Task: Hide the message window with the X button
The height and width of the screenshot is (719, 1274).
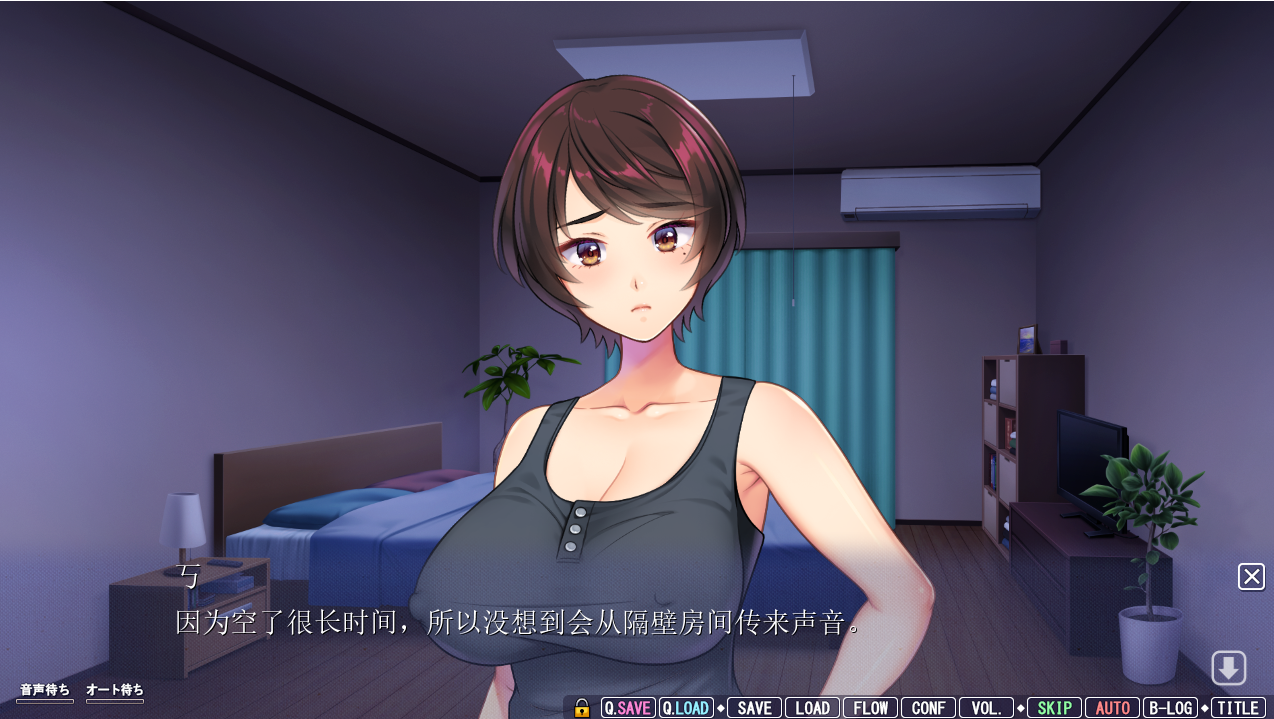Action: pos(1251,576)
